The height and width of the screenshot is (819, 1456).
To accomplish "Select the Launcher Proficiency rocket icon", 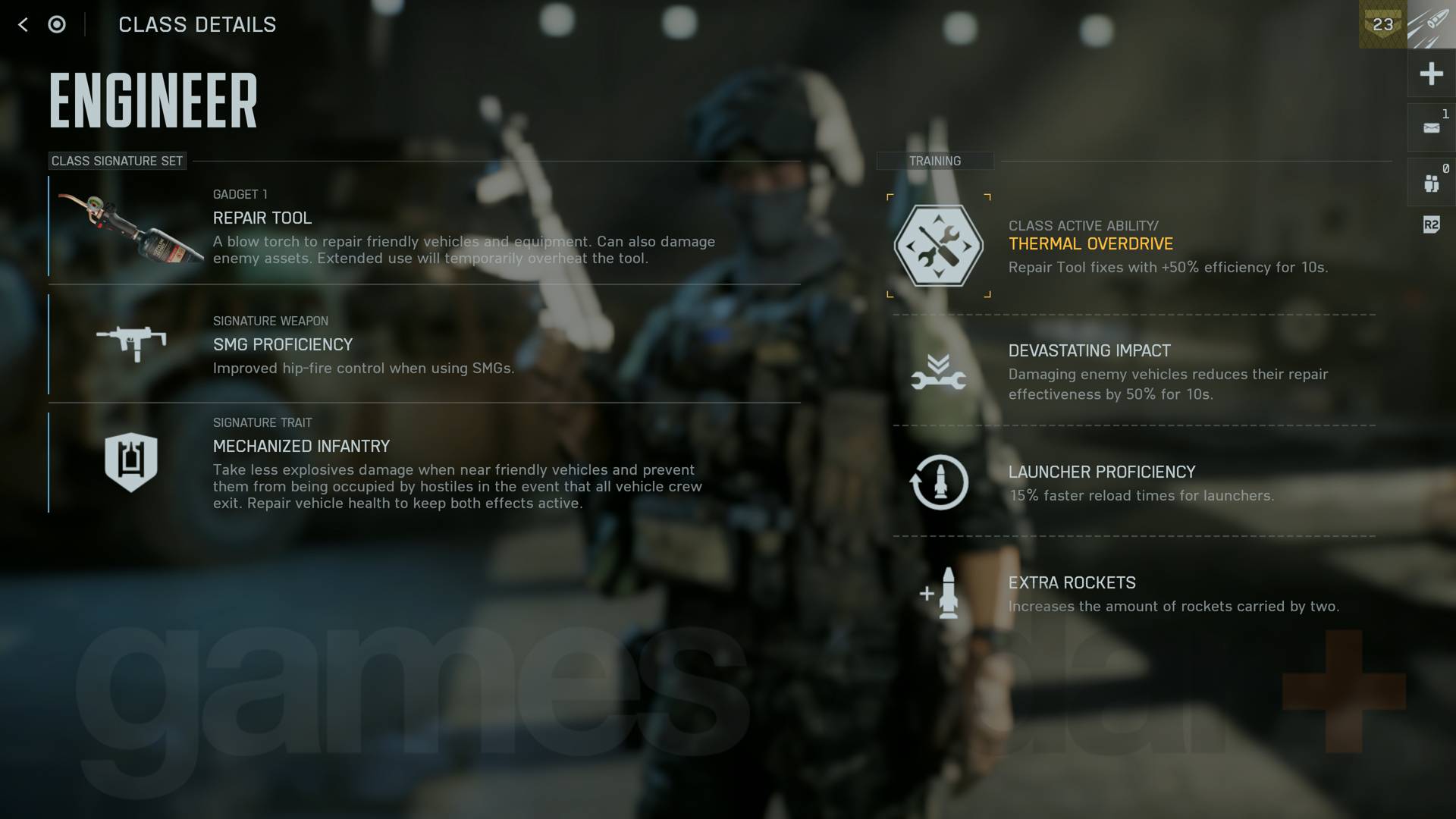I will [x=939, y=482].
